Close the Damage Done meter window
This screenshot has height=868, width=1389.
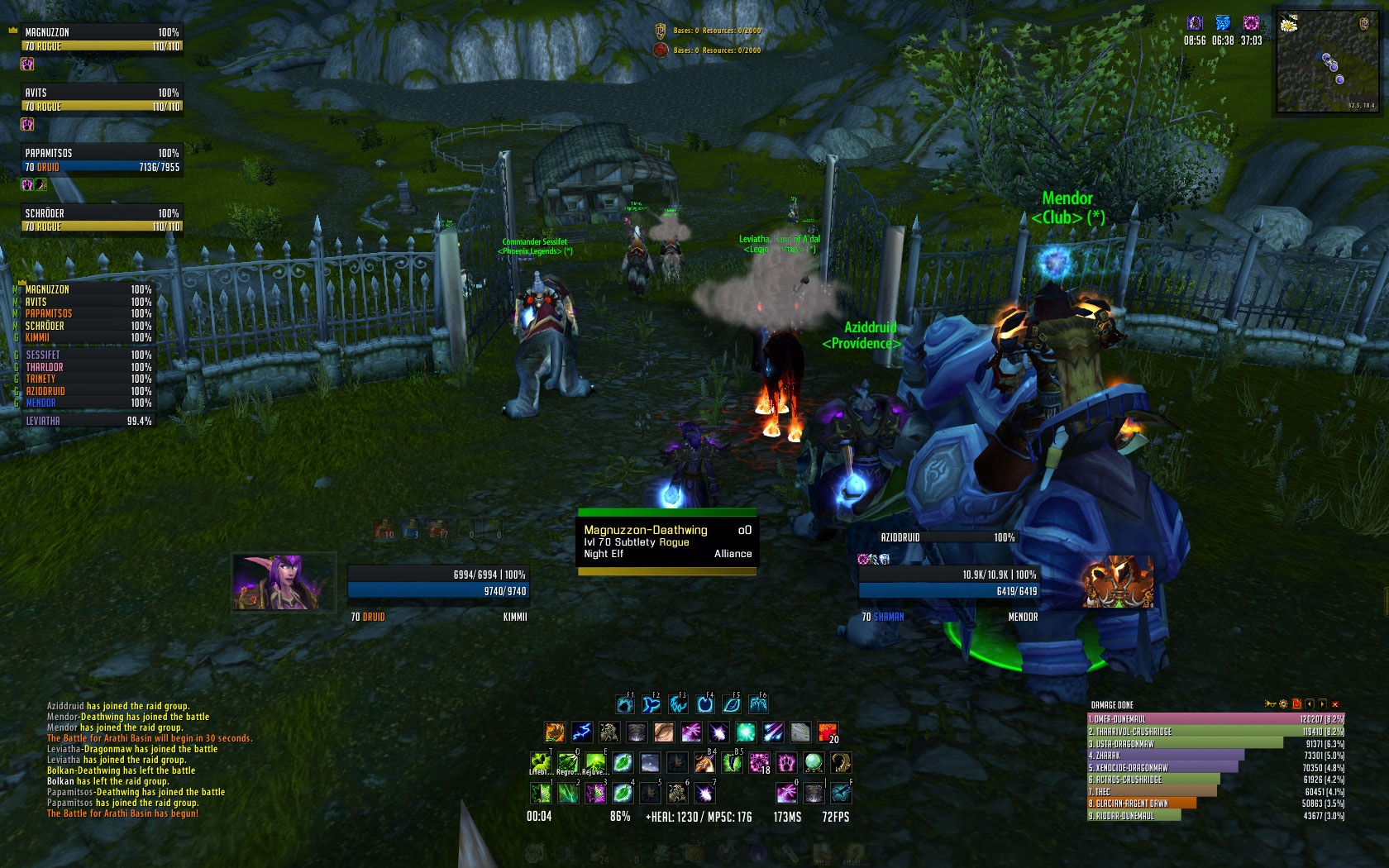pyautogui.click(x=1335, y=704)
